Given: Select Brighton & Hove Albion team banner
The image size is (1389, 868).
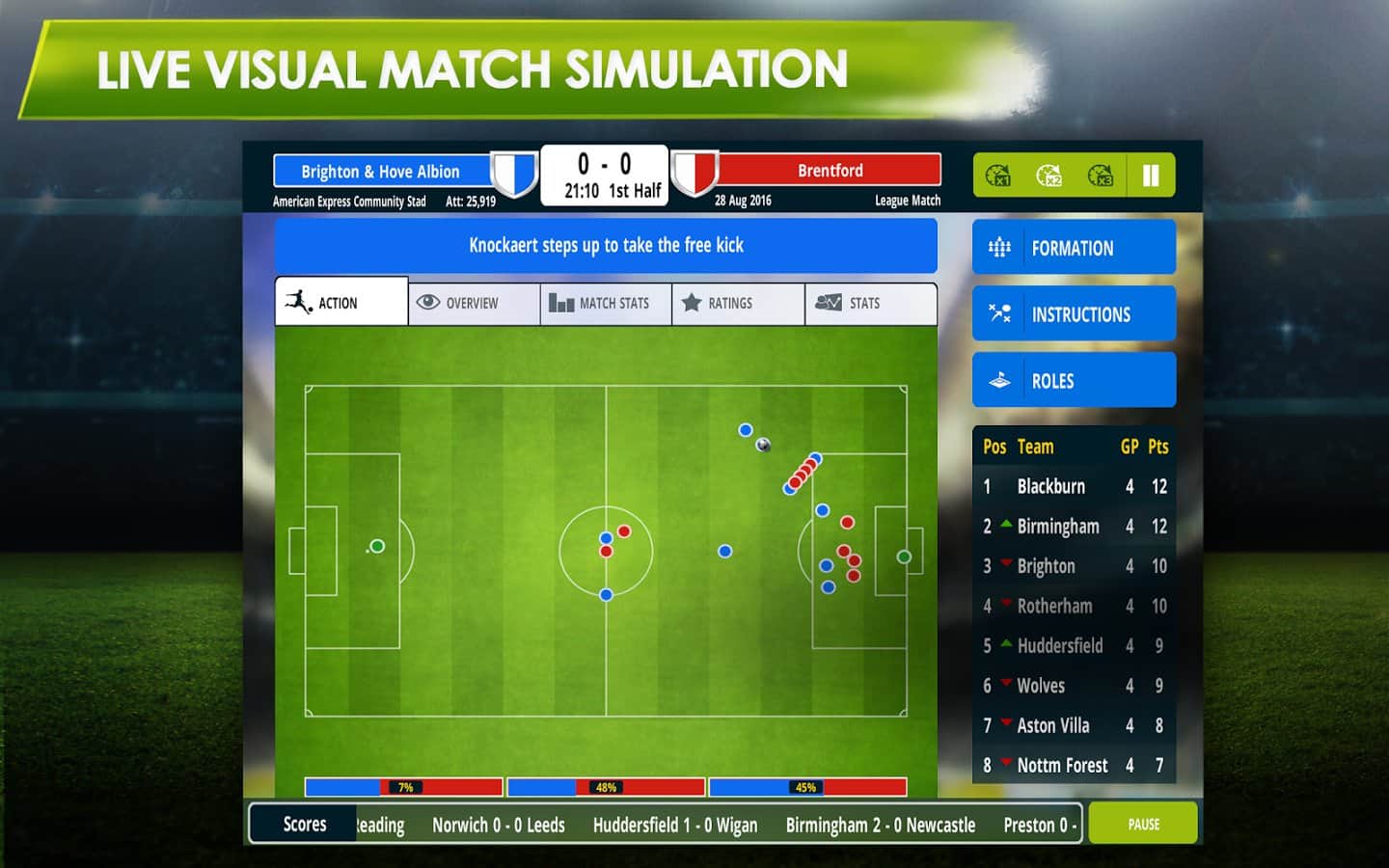Looking at the screenshot, I should point(381,172).
